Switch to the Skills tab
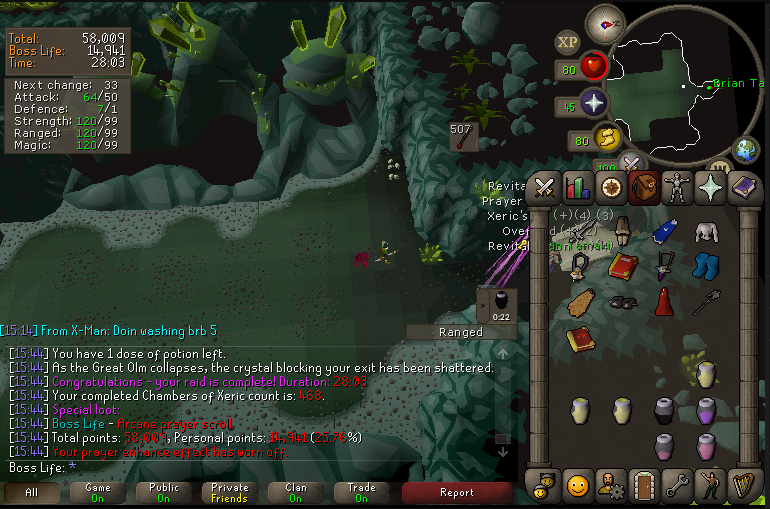The width and height of the screenshot is (770, 509). coord(577,187)
